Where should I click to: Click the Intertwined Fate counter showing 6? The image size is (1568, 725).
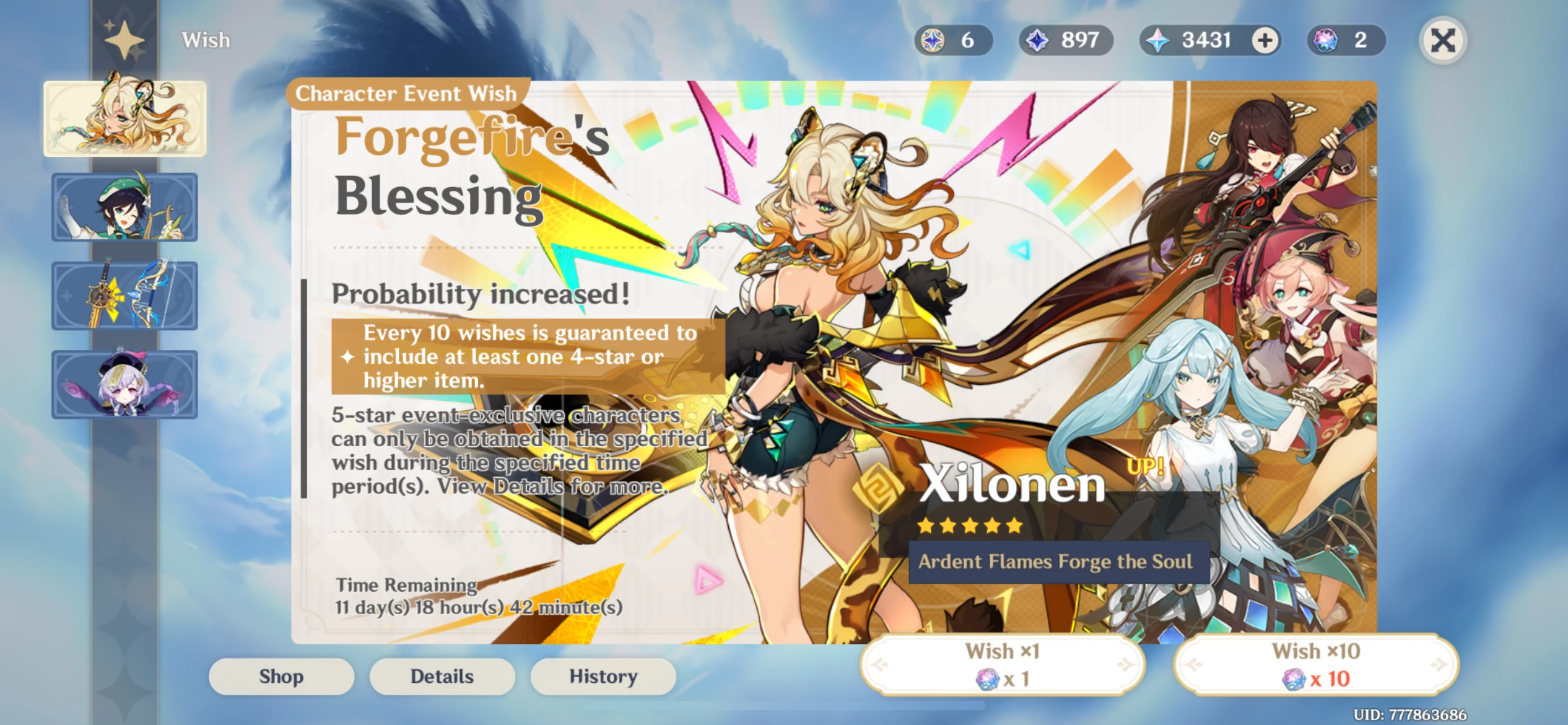coord(956,40)
